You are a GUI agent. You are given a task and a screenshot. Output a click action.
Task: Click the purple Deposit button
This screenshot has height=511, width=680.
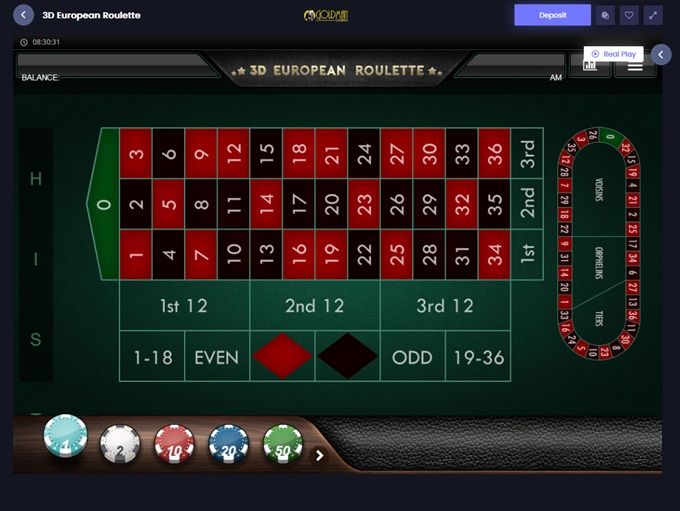pyautogui.click(x=552, y=15)
